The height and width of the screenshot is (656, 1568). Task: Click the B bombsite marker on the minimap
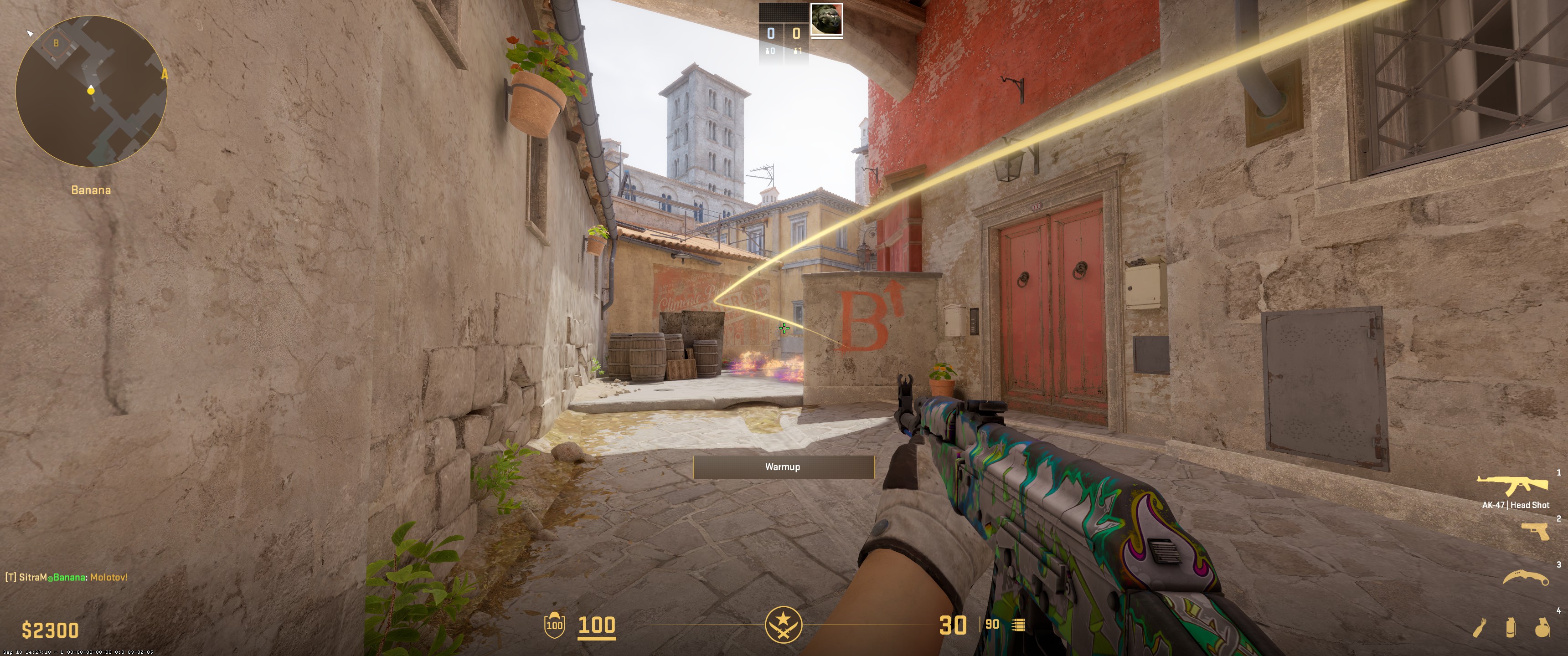(56, 43)
